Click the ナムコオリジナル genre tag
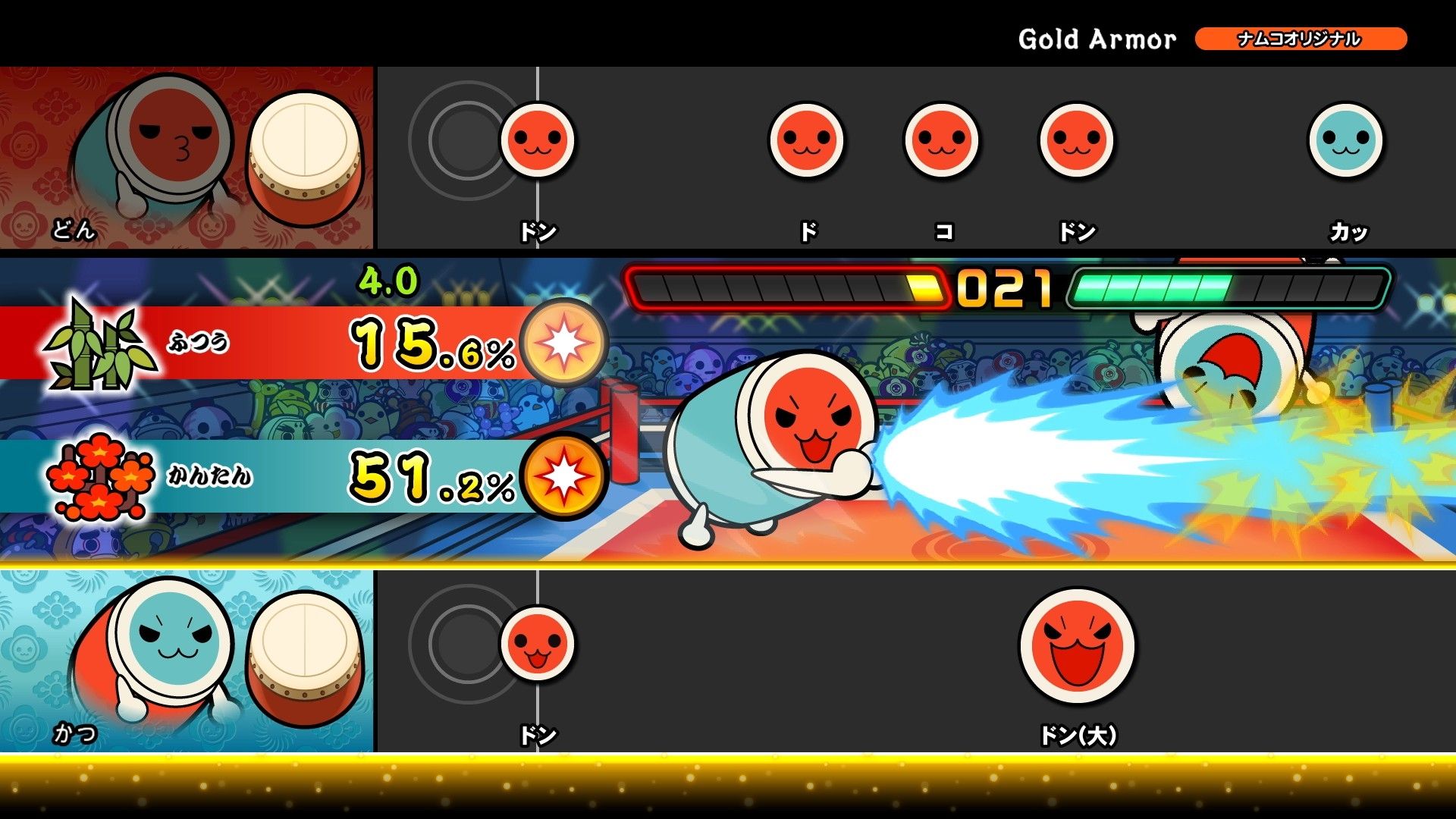The height and width of the screenshot is (819, 1456). [1300, 39]
